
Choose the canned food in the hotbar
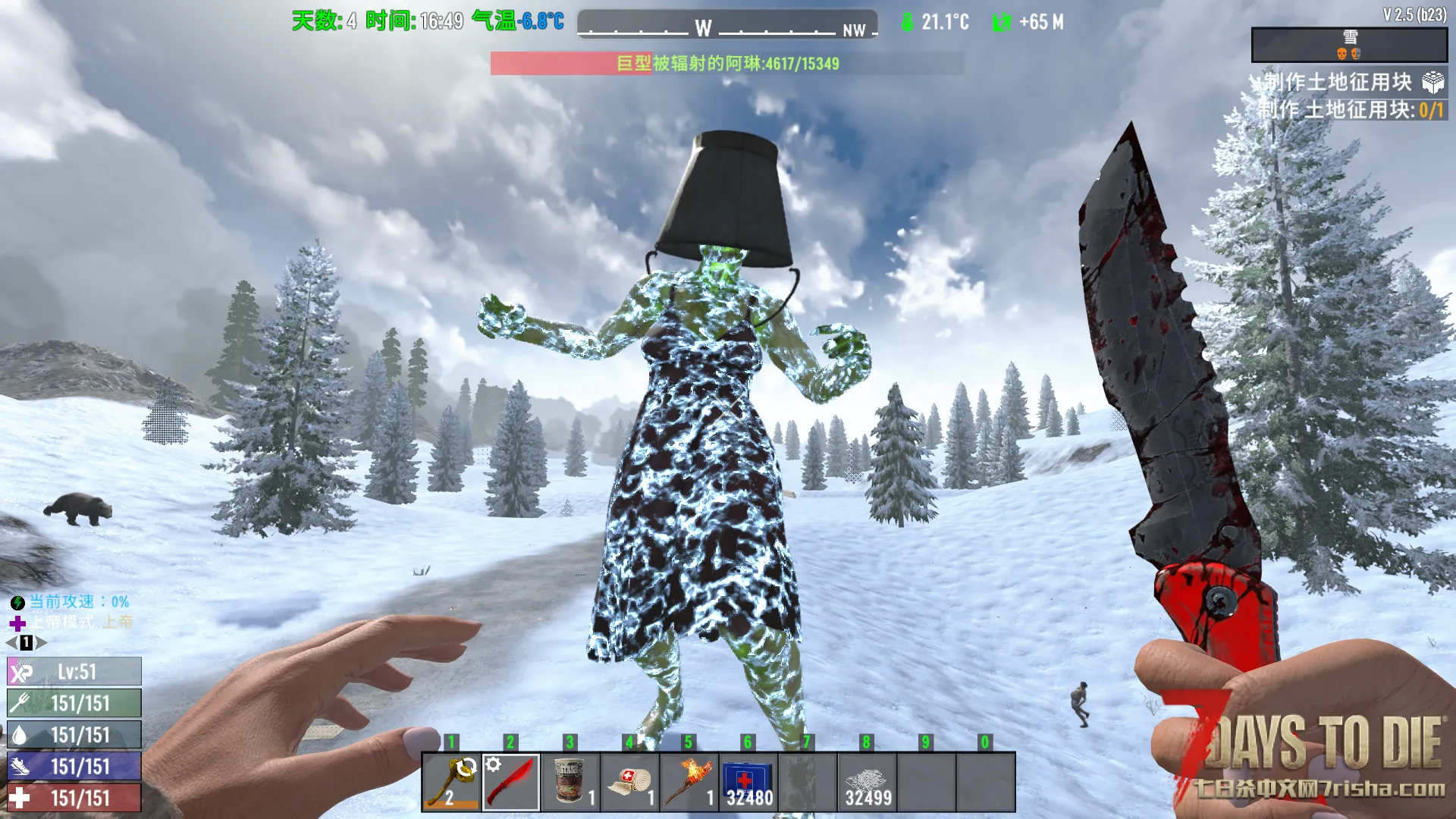570,782
